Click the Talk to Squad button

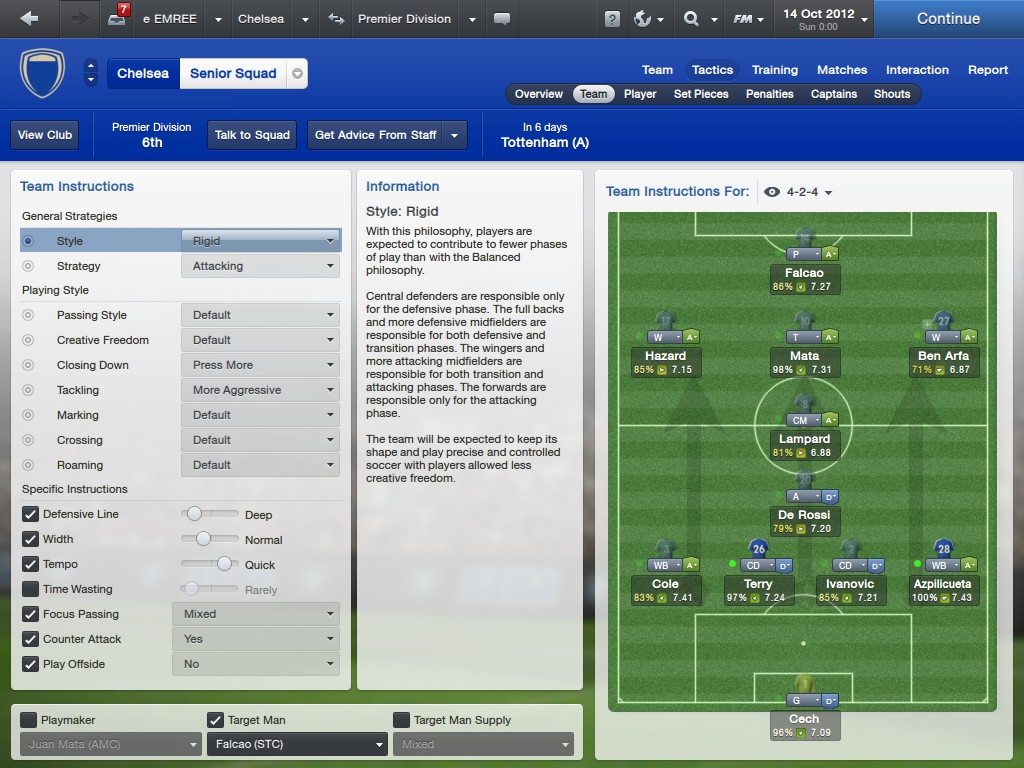click(x=252, y=135)
